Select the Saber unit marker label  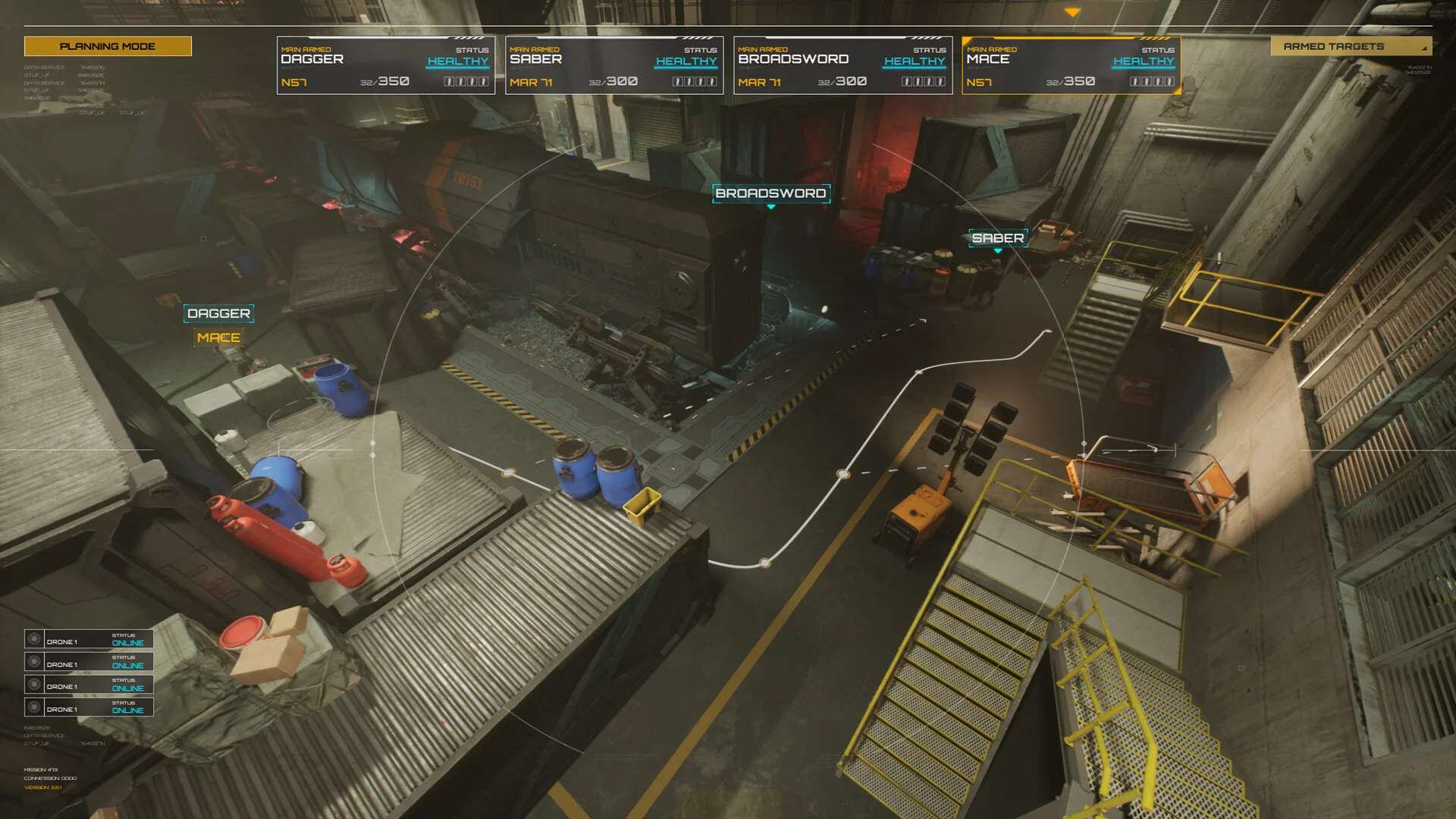tap(998, 238)
